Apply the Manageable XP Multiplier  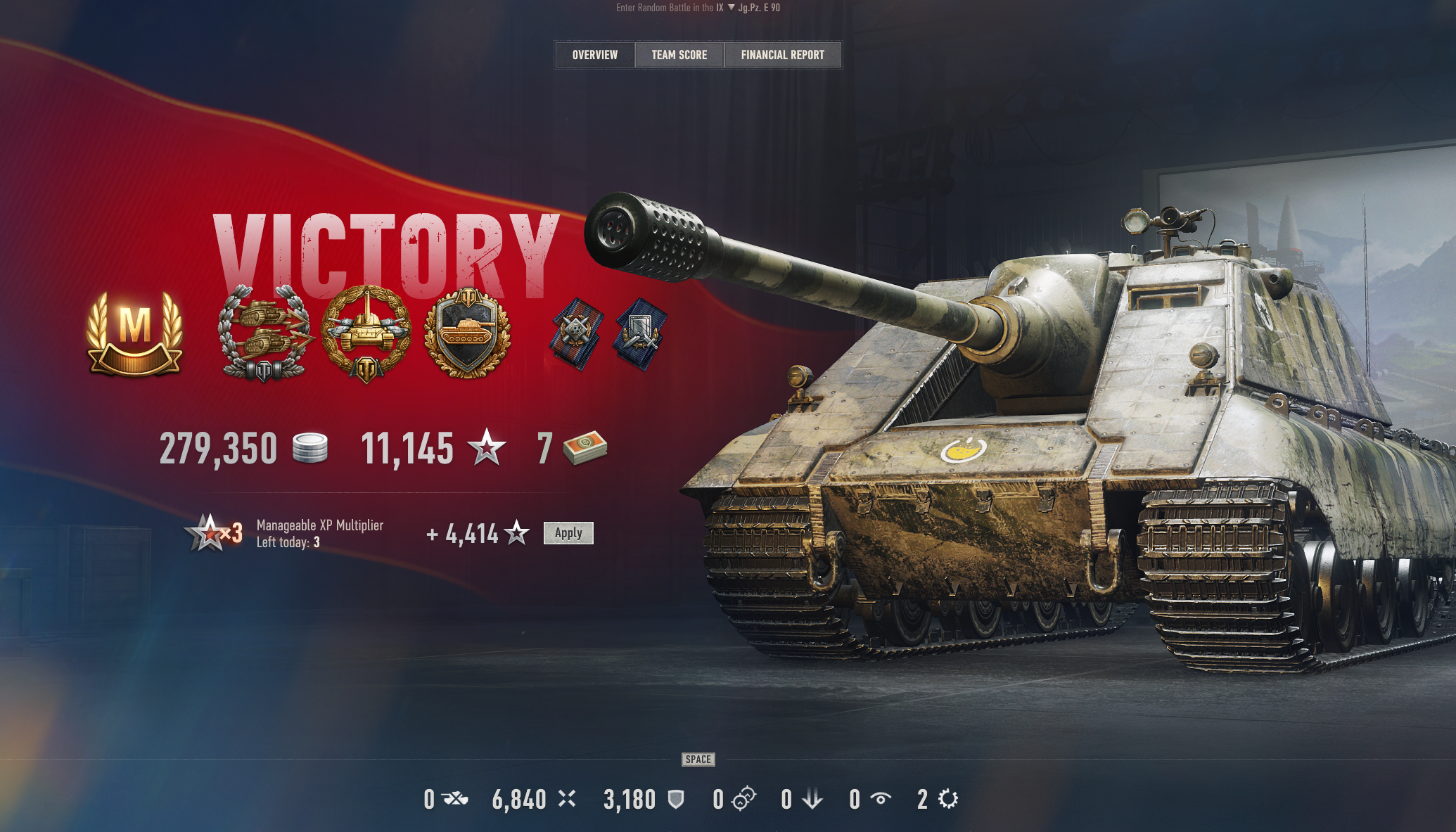[568, 533]
